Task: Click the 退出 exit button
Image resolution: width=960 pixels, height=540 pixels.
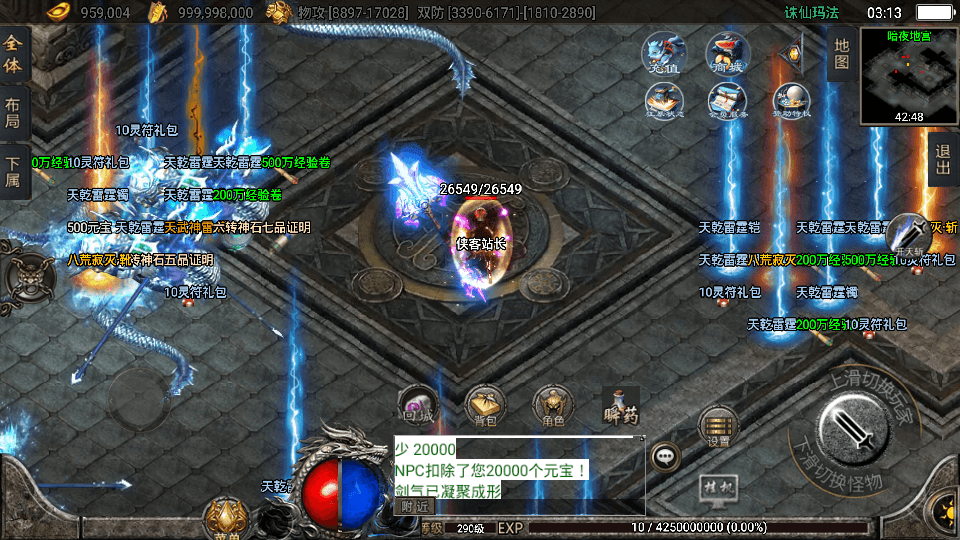Action: tap(942, 160)
